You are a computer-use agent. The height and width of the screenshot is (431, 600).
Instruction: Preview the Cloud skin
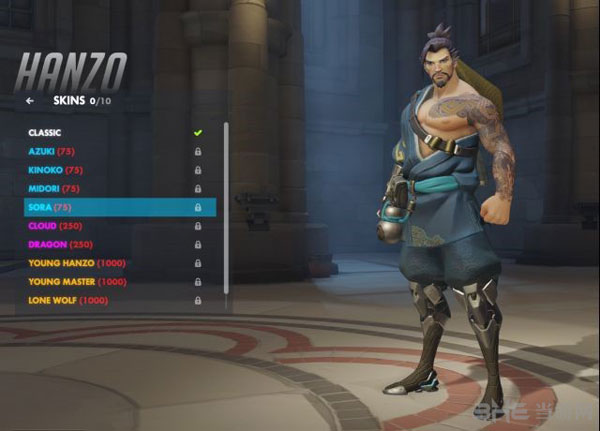(x=56, y=226)
